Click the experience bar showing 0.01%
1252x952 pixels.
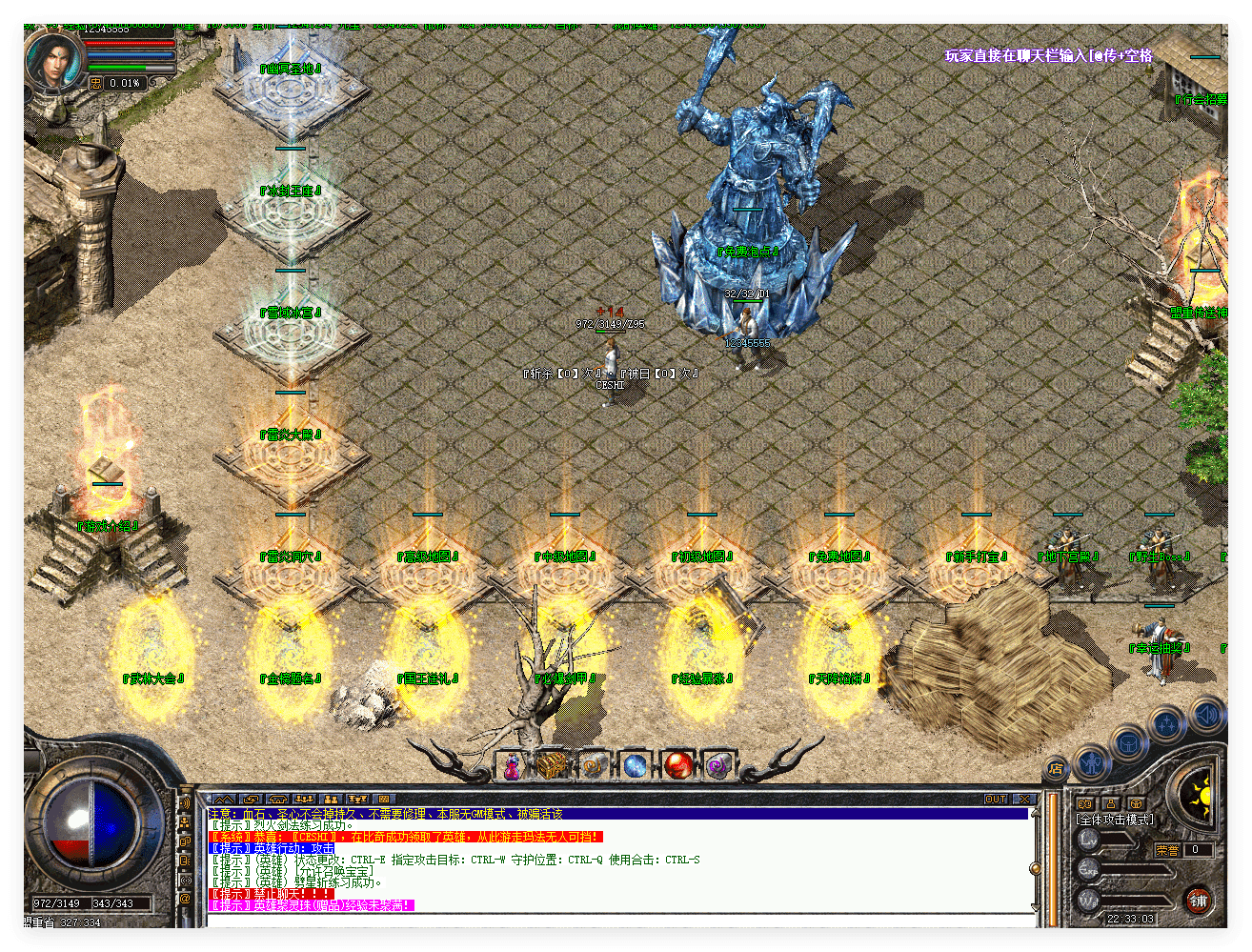click(124, 84)
